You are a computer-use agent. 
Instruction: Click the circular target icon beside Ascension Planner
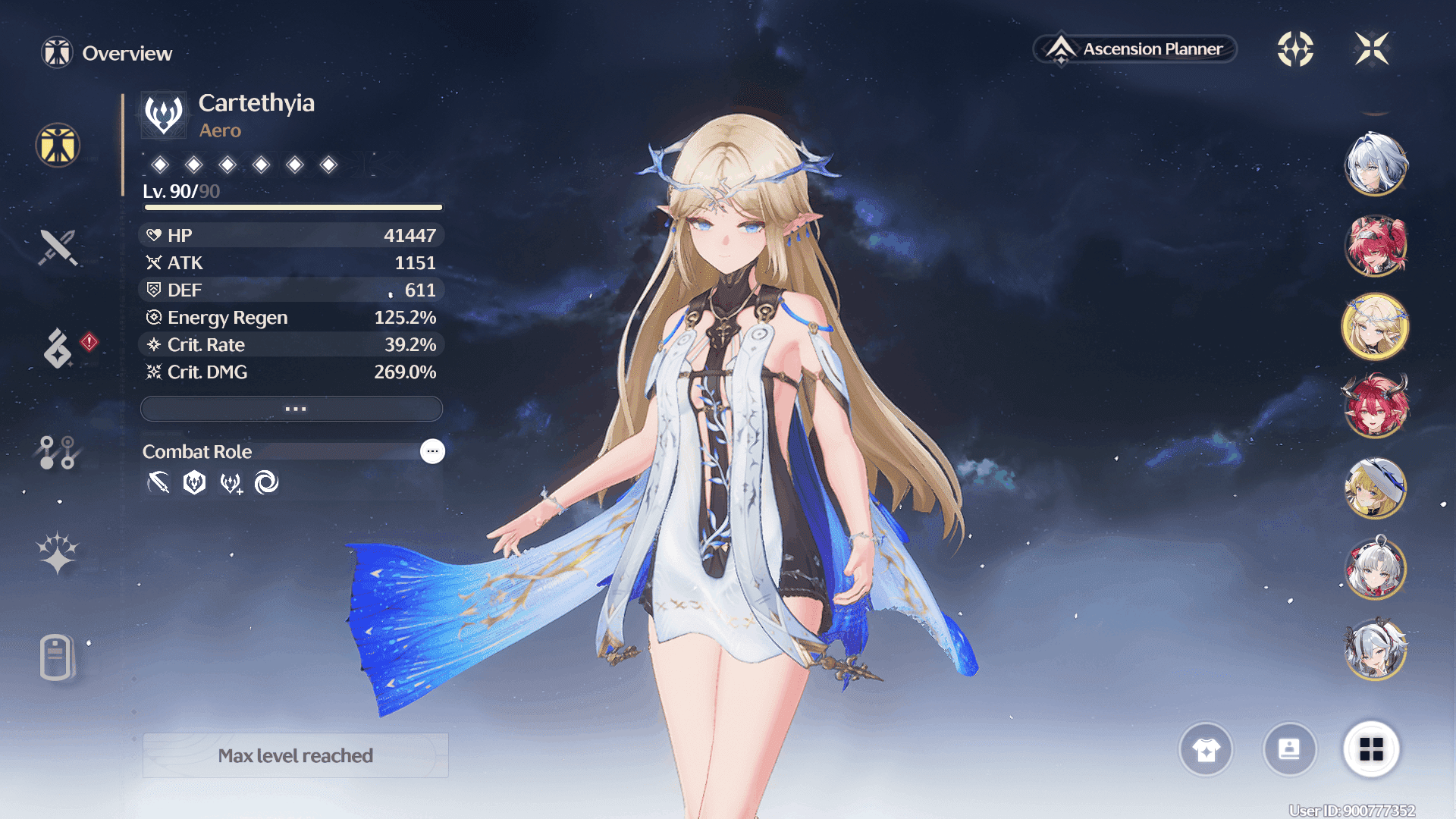point(1295,49)
